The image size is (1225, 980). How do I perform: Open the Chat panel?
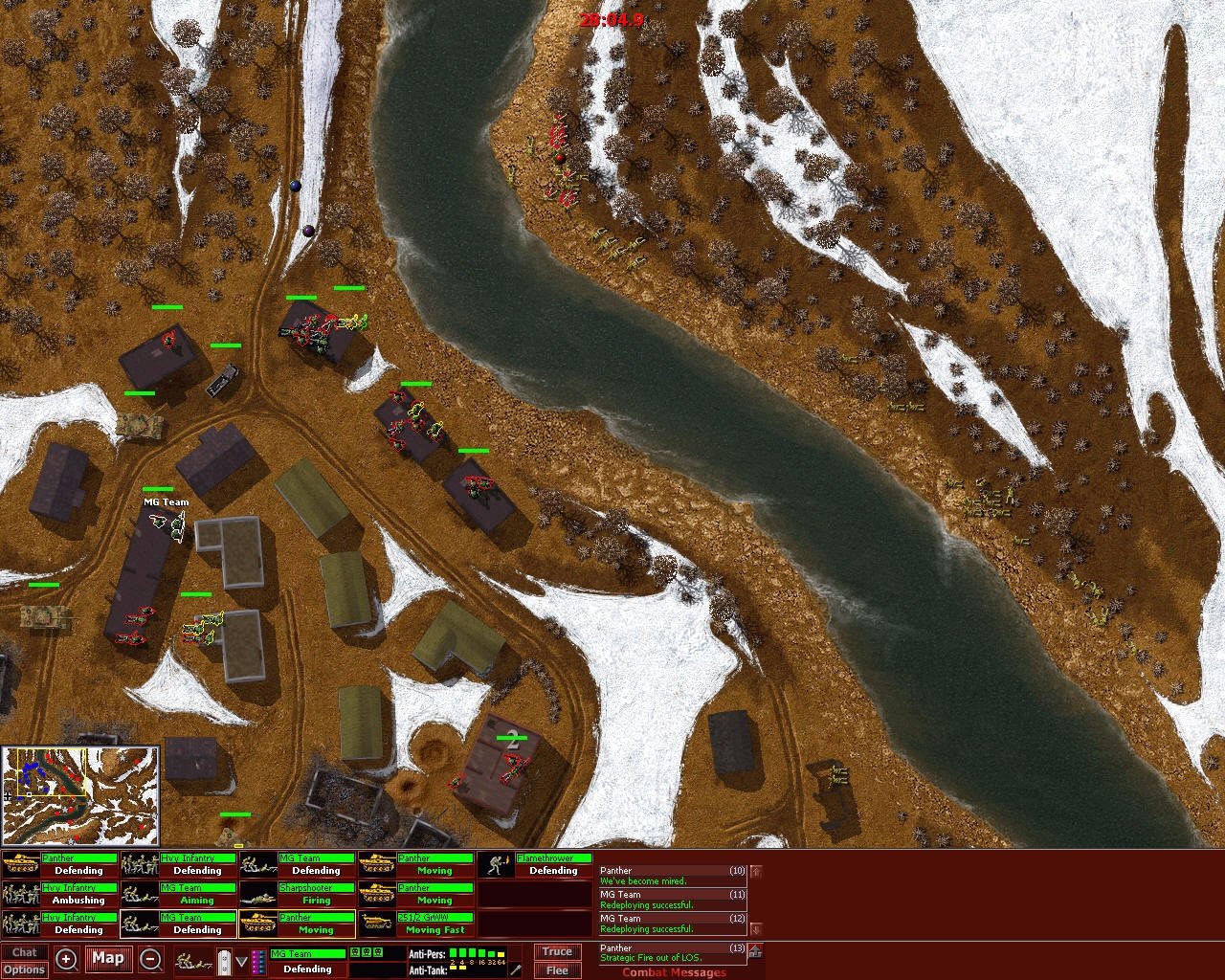[x=26, y=951]
